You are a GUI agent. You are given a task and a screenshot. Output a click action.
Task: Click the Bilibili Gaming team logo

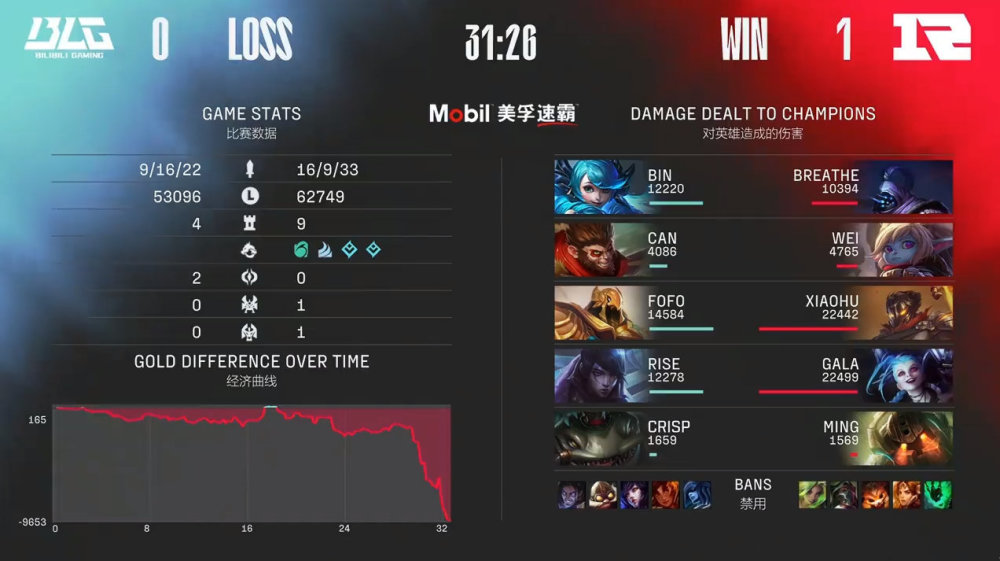(69, 38)
